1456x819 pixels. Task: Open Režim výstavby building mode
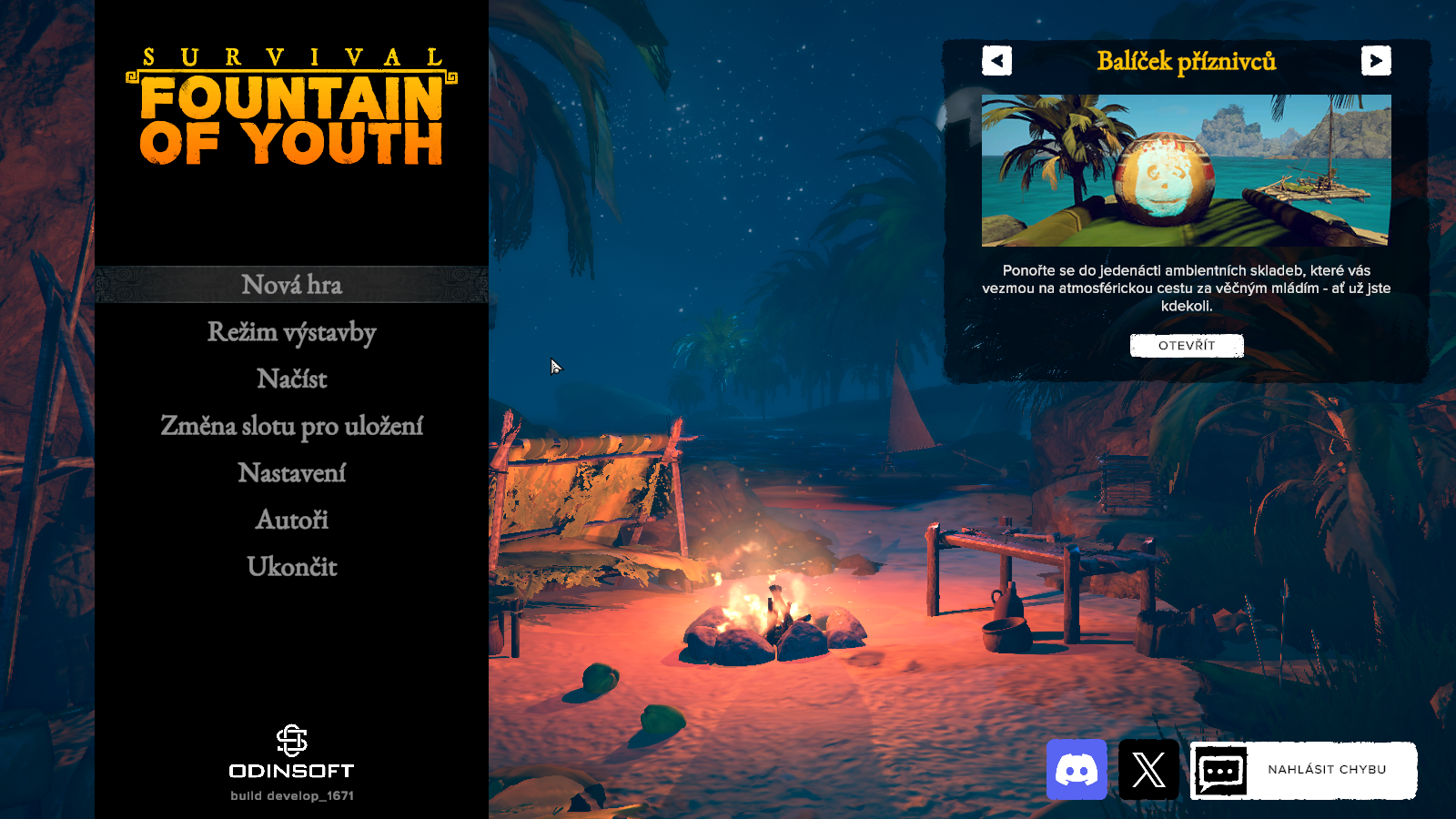291,332
